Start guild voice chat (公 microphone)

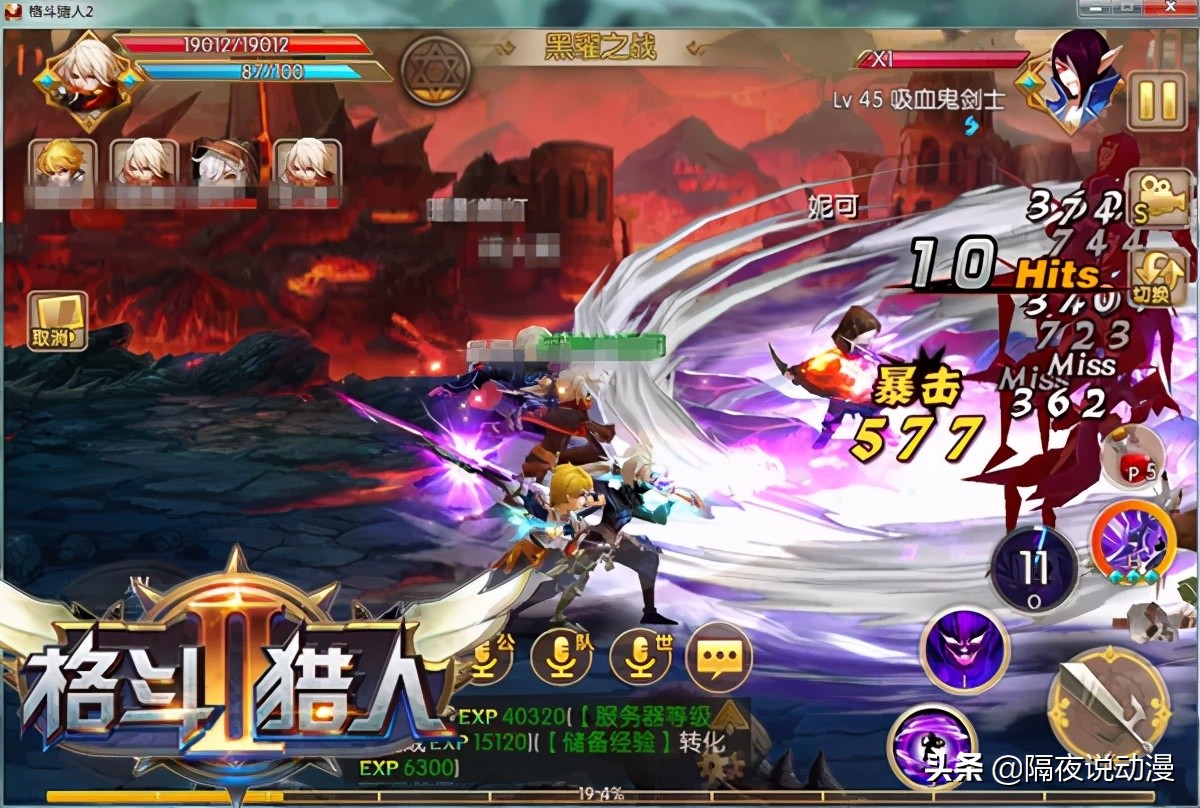pyautogui.click(x=488, y=654)
